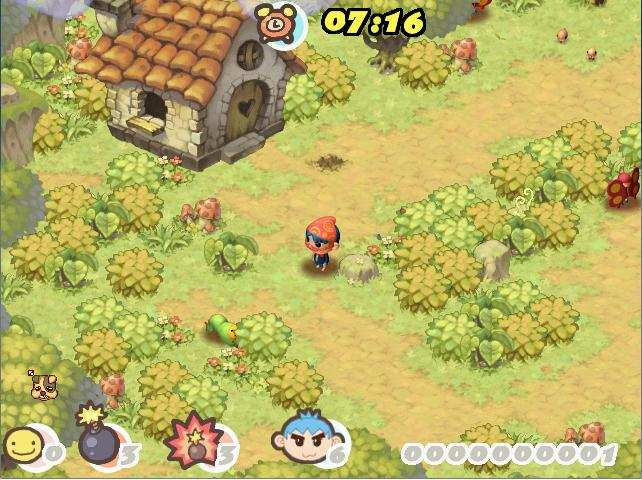The height and width of the screenshot is (480, 642).
Task: Click the yellow smiley face icon
Action: pos(21,443)
